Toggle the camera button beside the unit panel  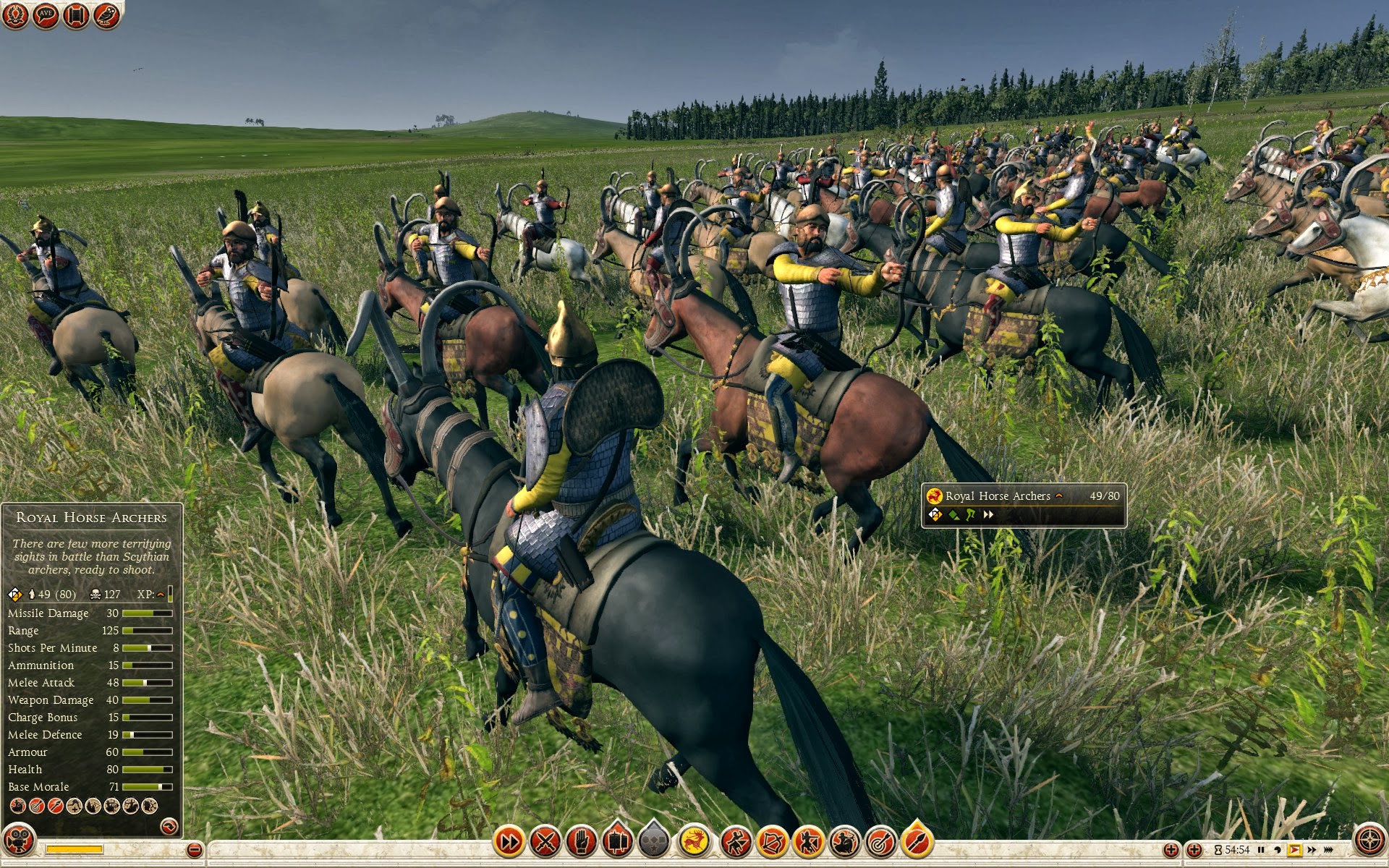20,841
